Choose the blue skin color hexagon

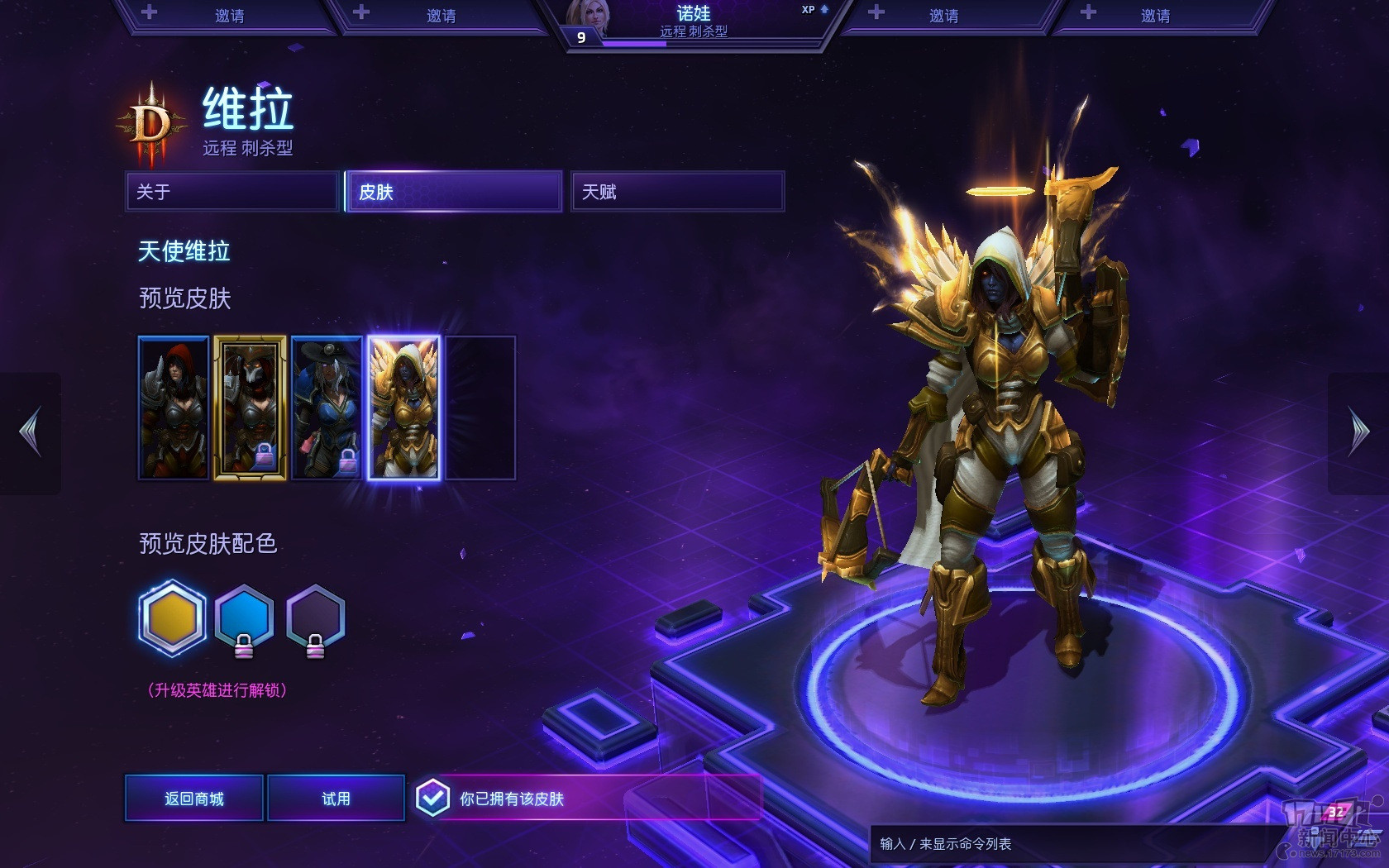click(x=244, y=618)
